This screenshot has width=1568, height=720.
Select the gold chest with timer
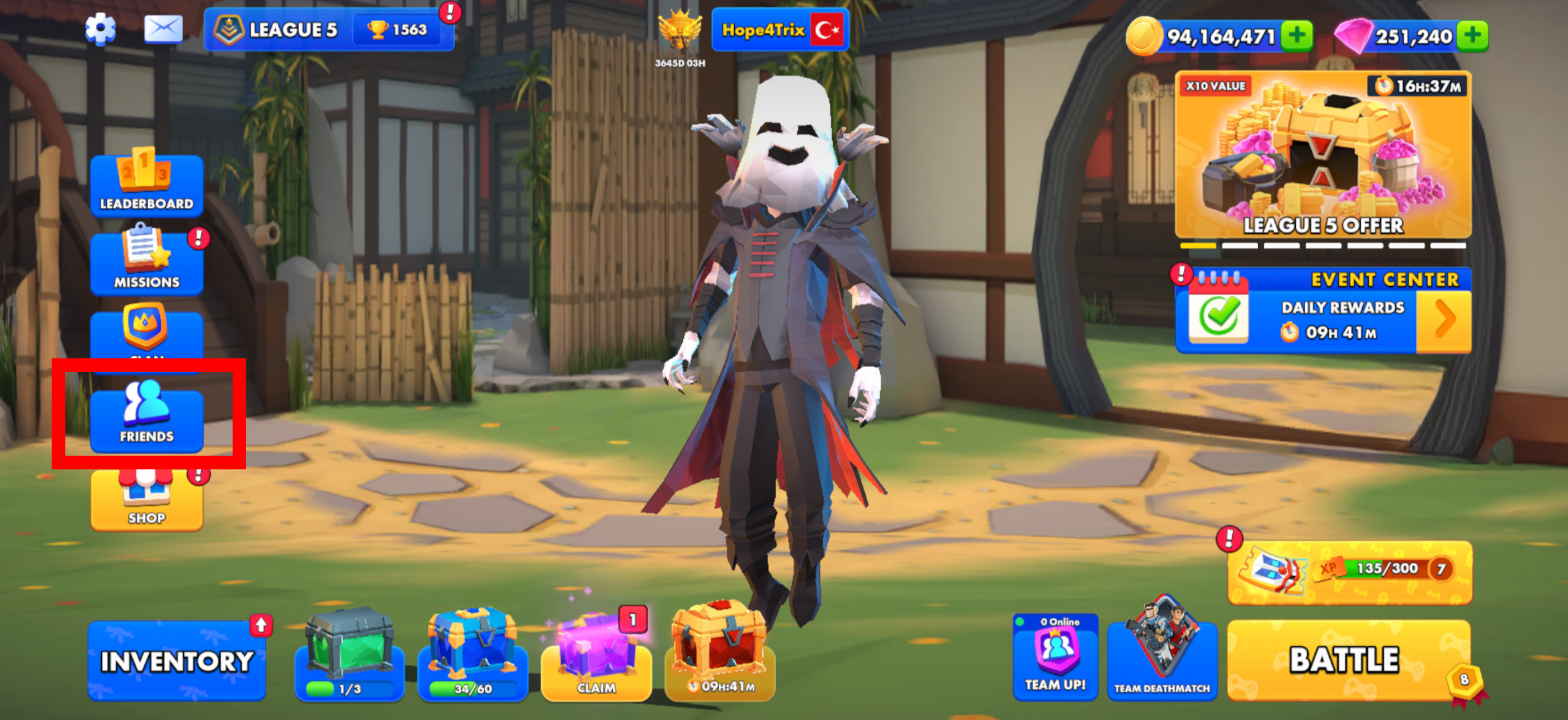tap(720, 655)
